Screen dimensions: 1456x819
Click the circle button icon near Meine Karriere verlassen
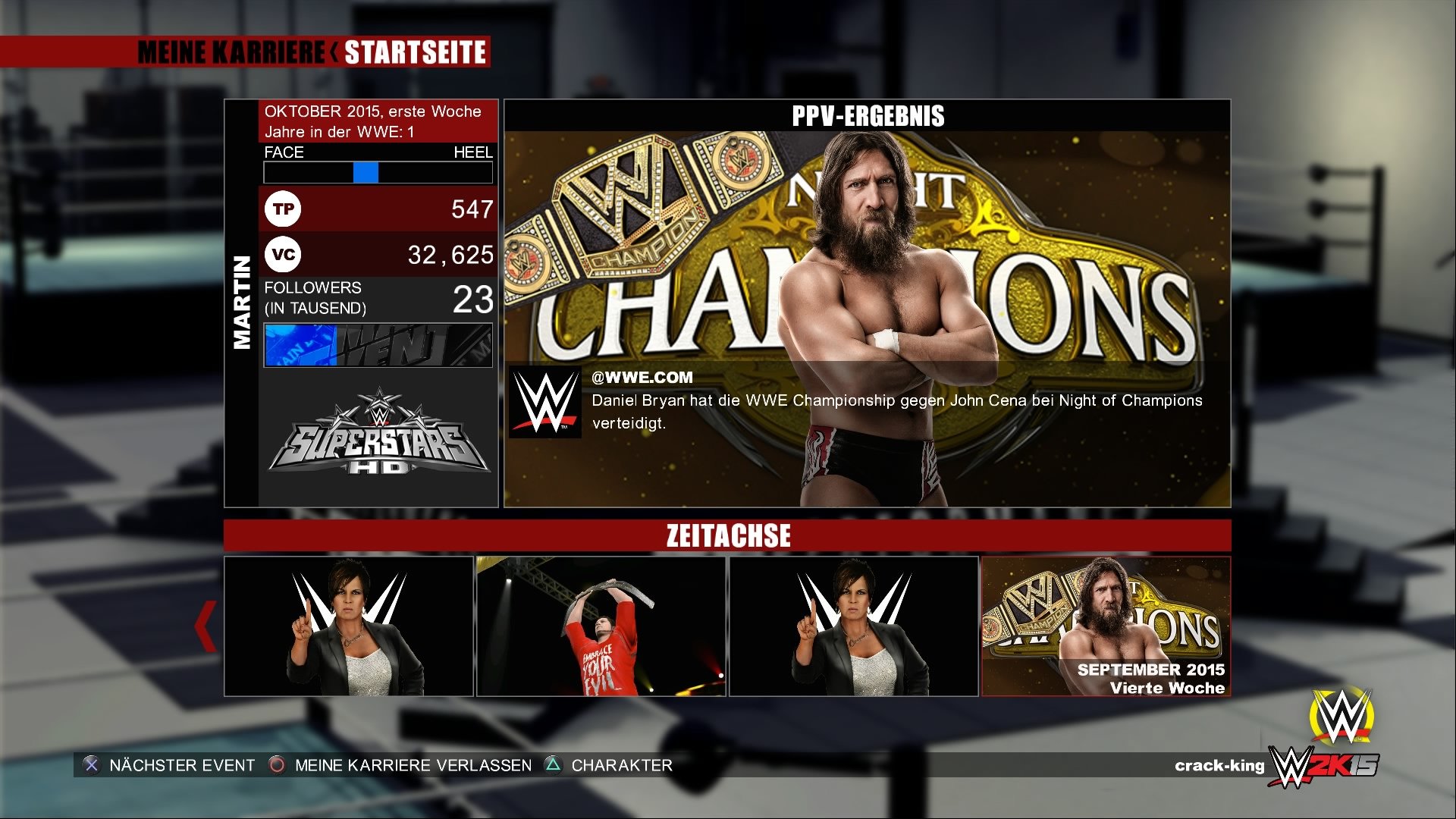[275, 765]
